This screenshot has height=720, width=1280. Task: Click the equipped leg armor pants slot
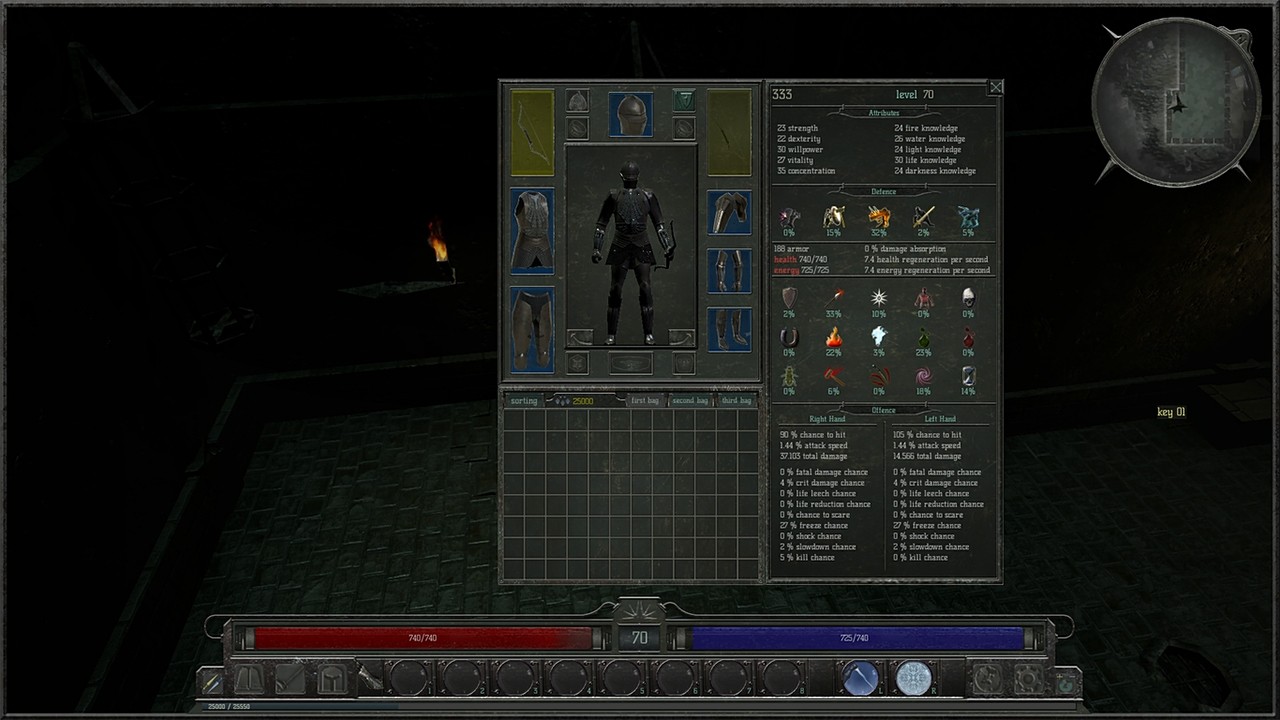[x=532, y=328]
